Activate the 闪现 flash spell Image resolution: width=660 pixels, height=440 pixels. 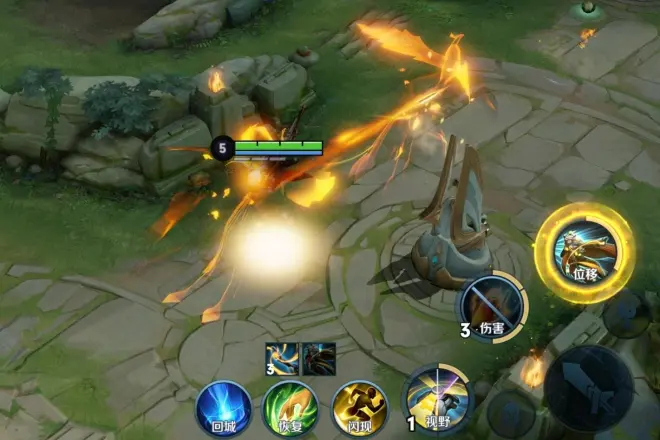click(359, 407)
